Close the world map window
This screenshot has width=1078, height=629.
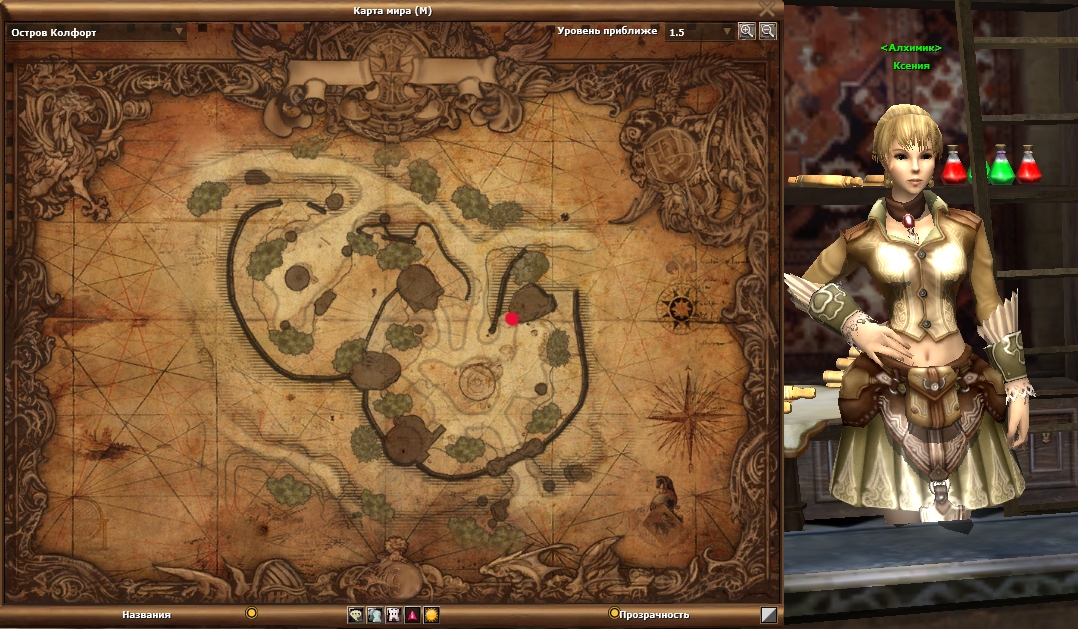tap(767, 8)
